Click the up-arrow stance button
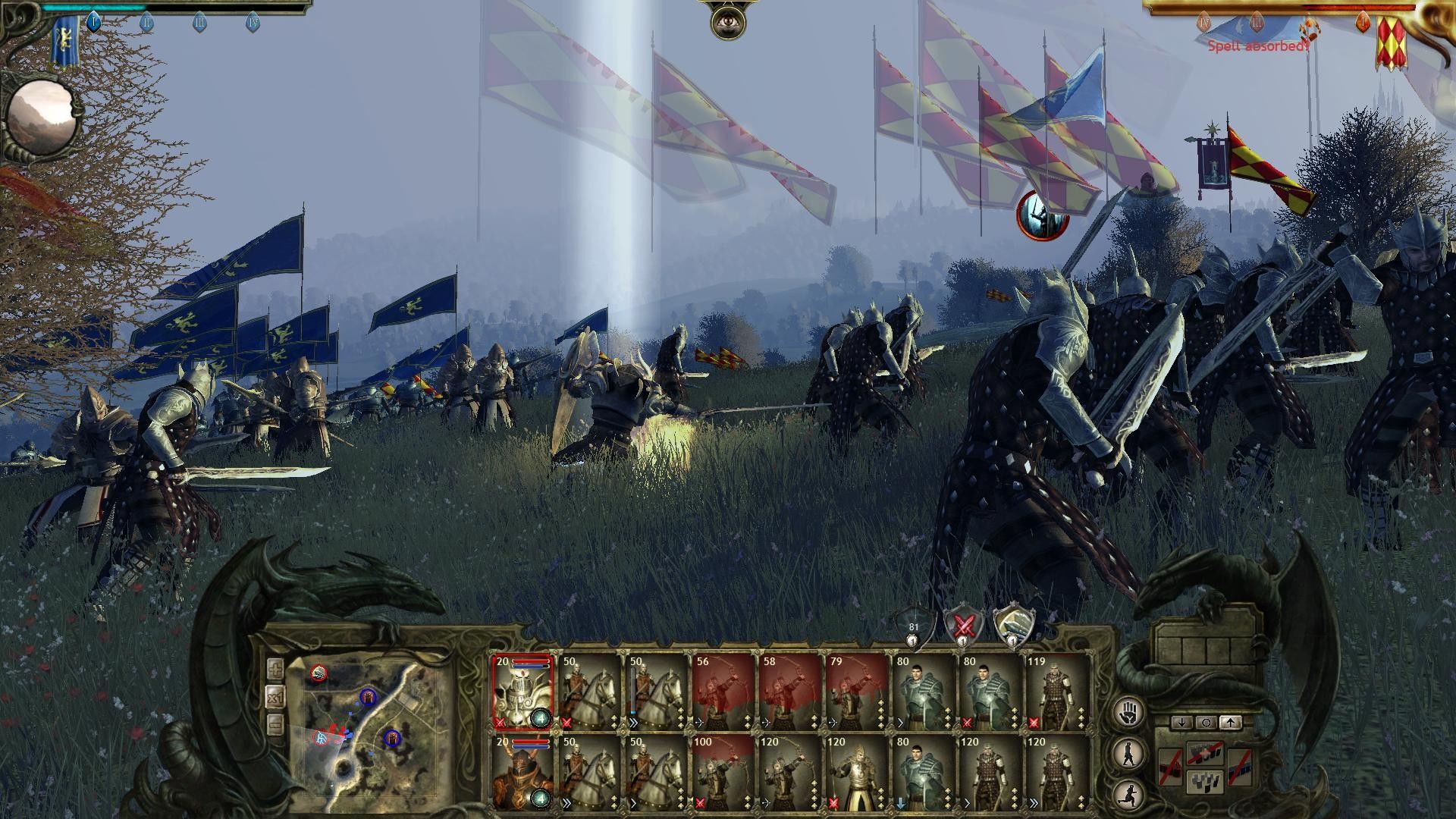 1230,723
